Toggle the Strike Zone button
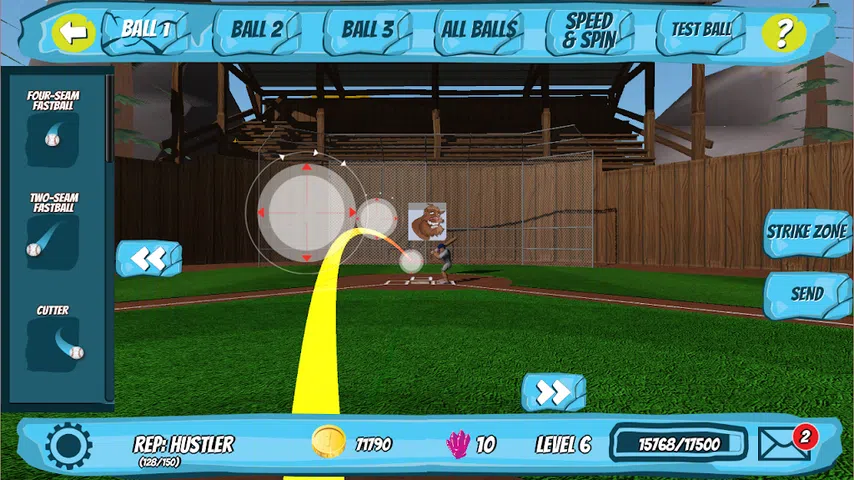This screenshot has width=854, height=480. point(806,232)
